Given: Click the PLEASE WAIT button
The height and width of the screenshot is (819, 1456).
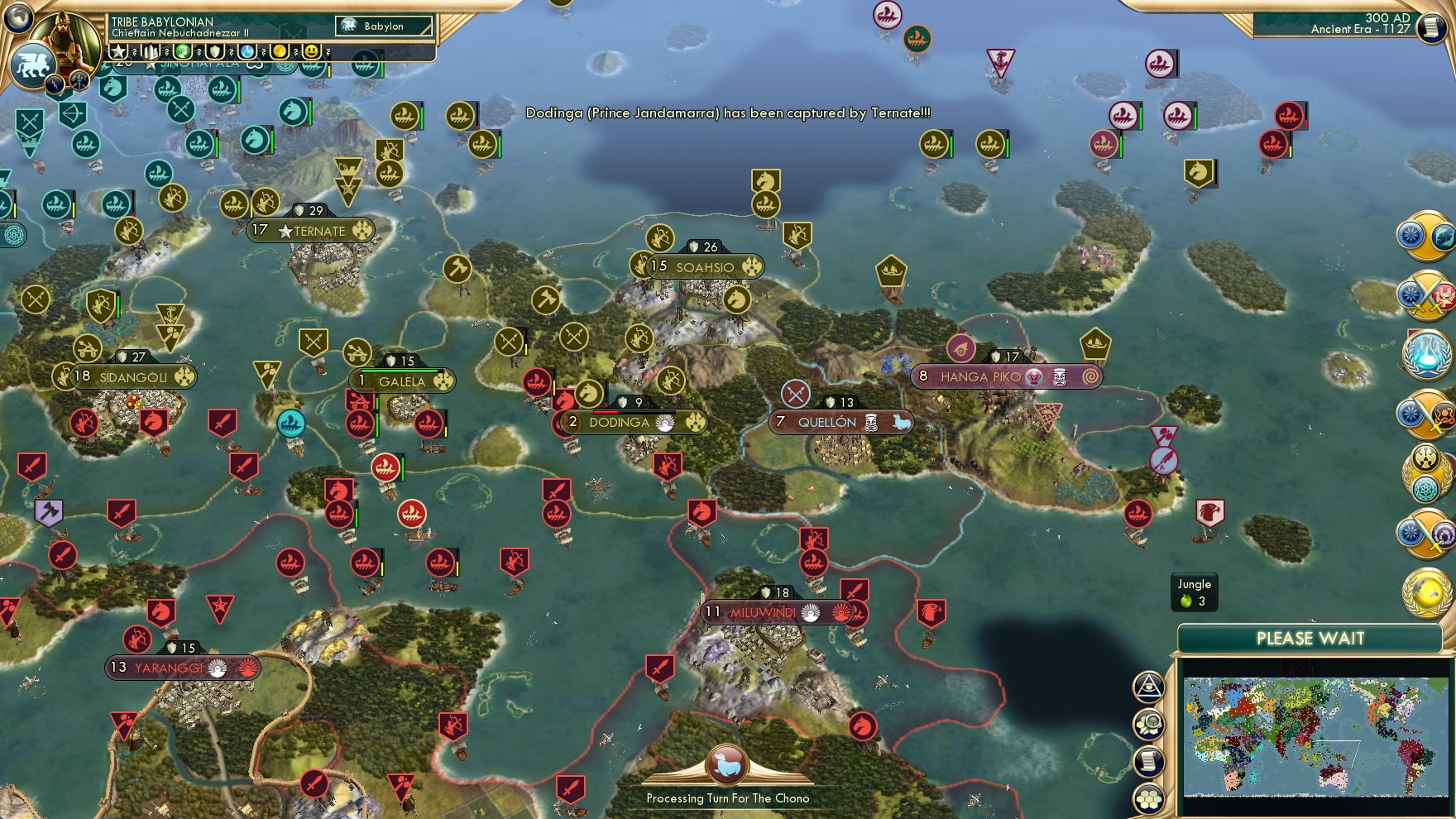Looking at the screenshot, I should (x=1310, y=639).
